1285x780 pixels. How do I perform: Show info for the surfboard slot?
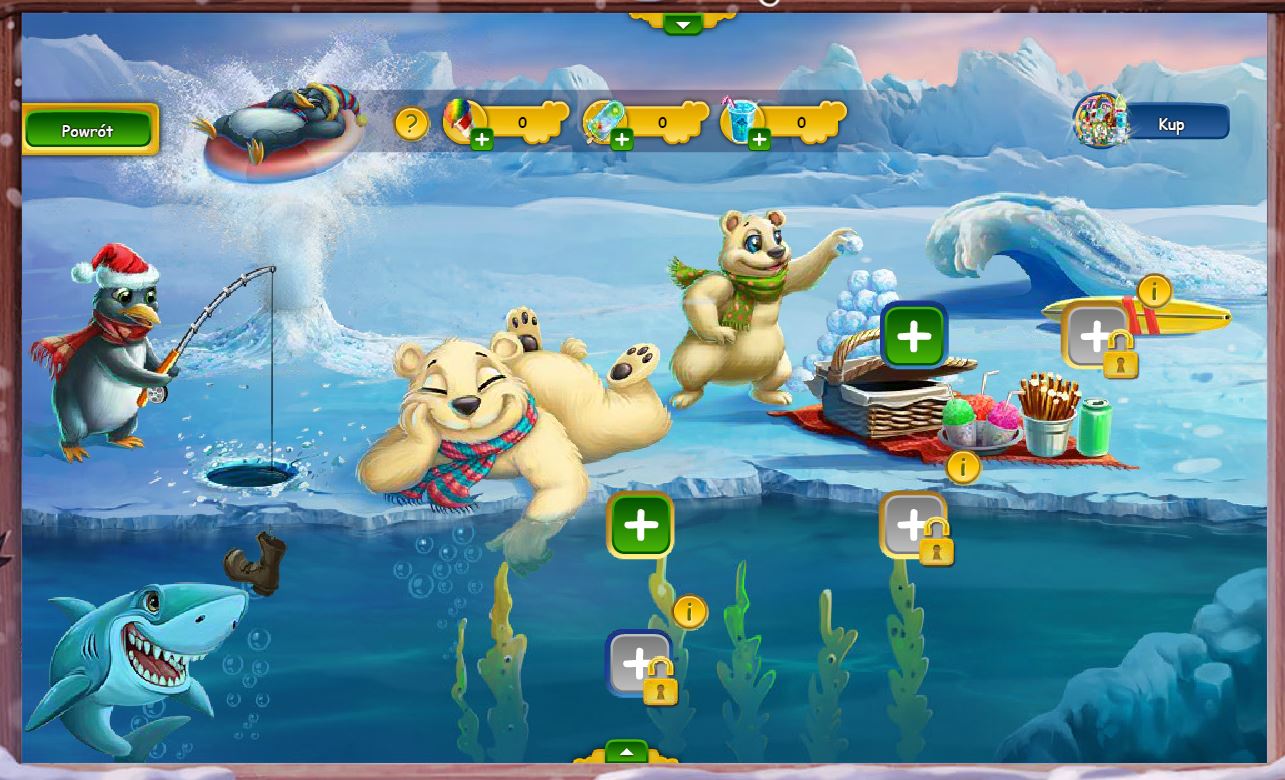coord(1155,291)
